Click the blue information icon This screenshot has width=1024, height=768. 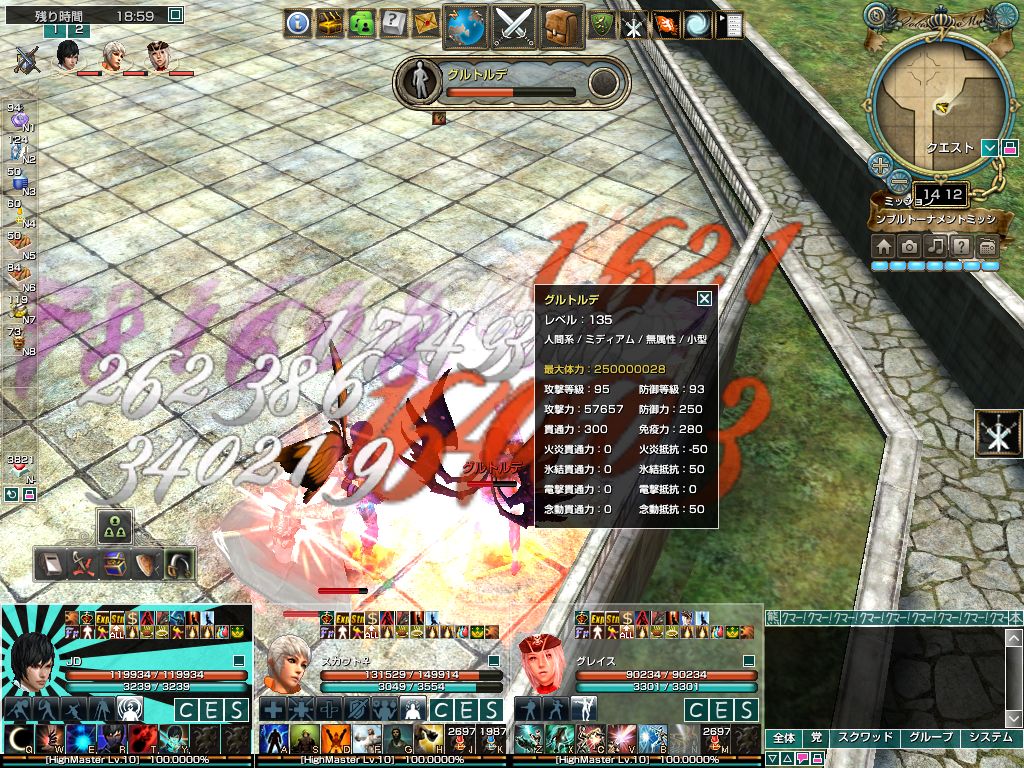pyautogui.click(x=297, y=22)
